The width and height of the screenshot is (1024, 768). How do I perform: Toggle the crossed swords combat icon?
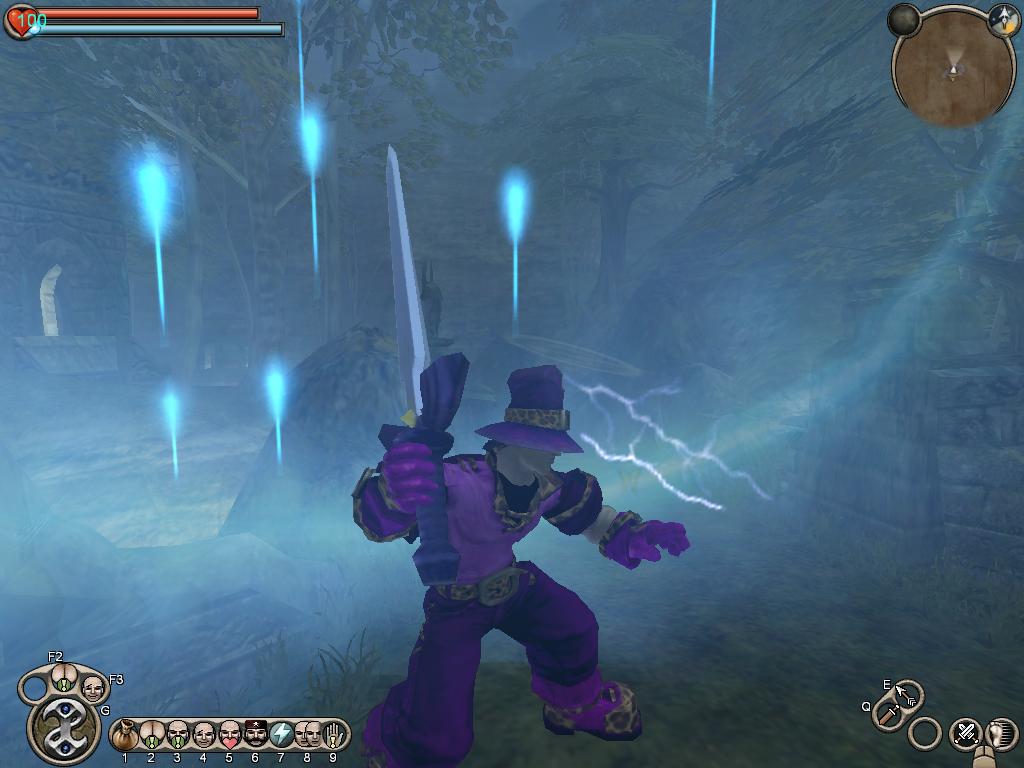(x=964, y=733)
